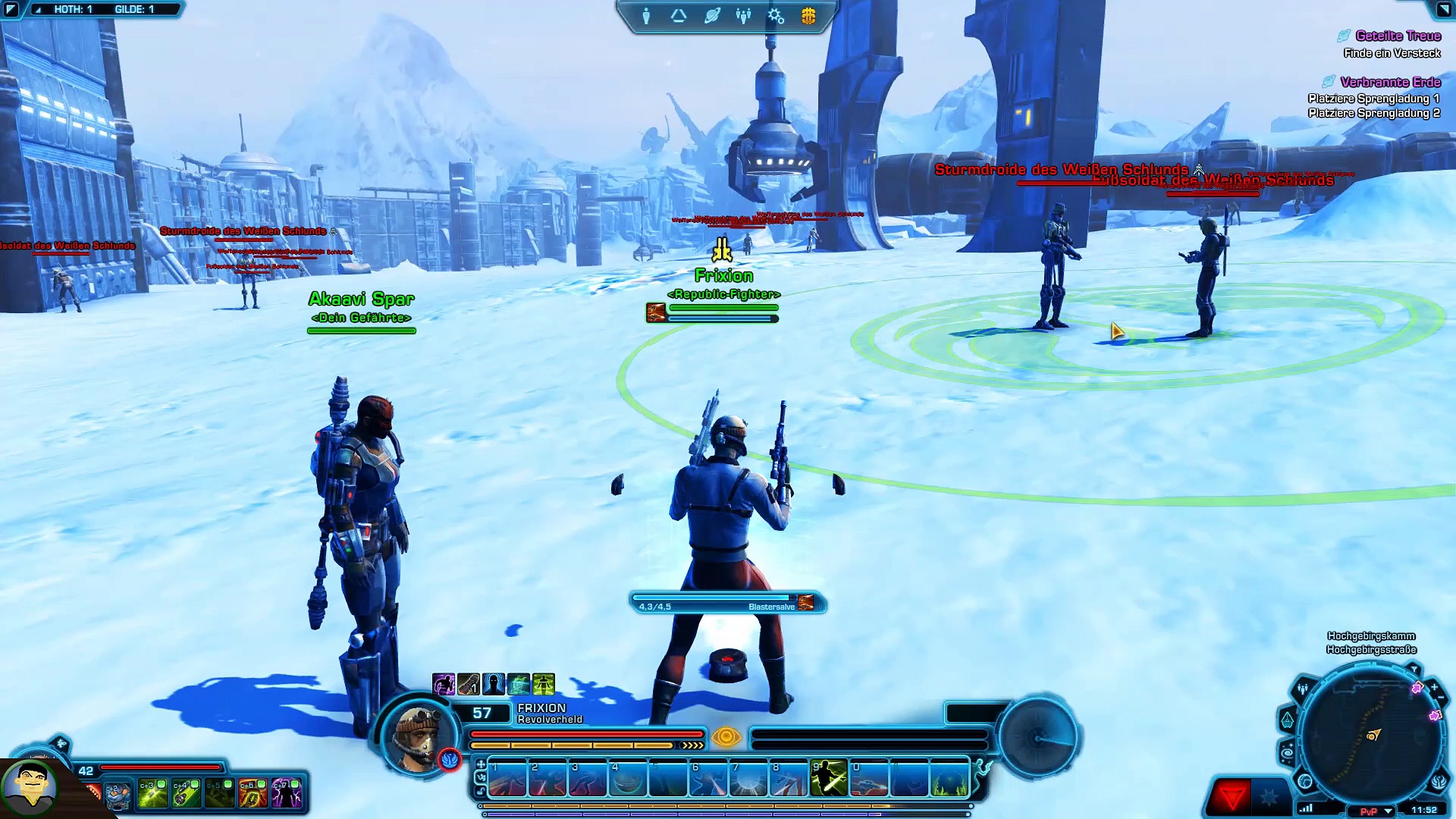Open the gear settings icon in top menu
1456x819 pixels.
point(776,16)
